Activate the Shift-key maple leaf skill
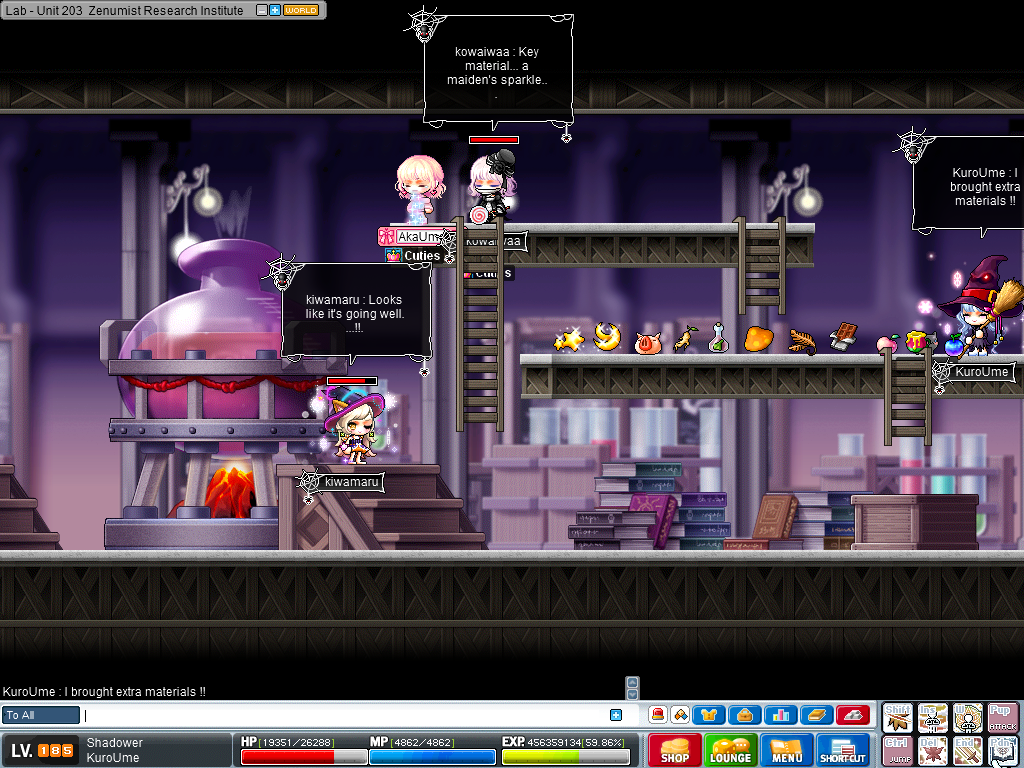 tap(898, 717)
